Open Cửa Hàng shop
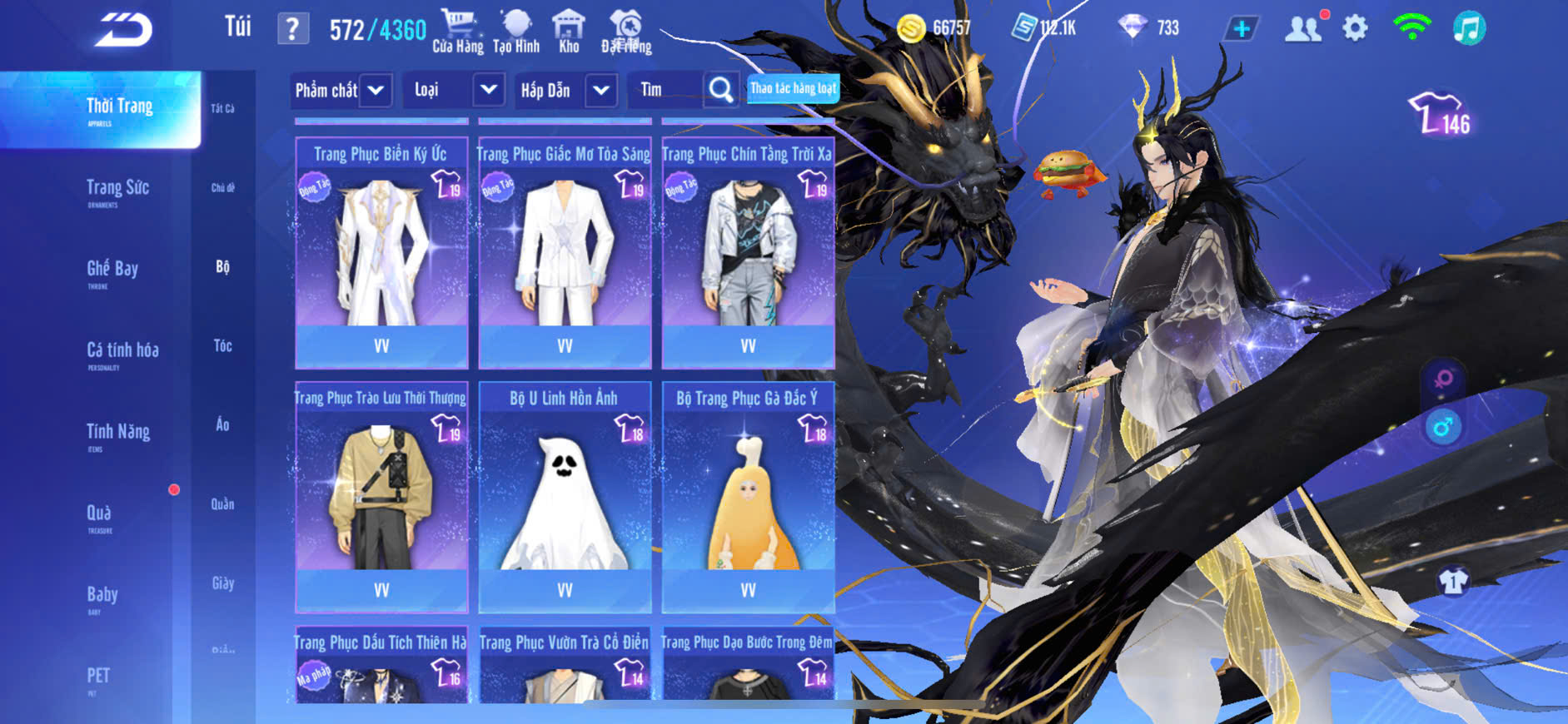1568x724 pixels. [x=457, y=32]
